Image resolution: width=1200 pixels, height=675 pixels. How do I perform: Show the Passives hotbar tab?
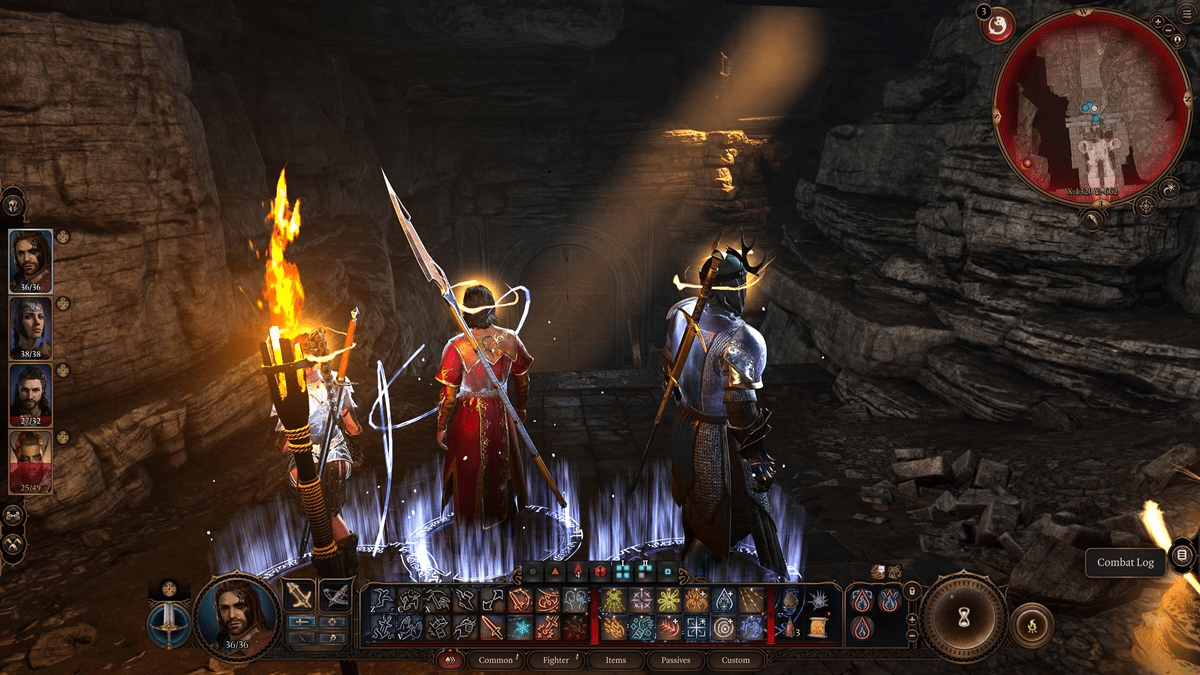click(x=675, y=660)
